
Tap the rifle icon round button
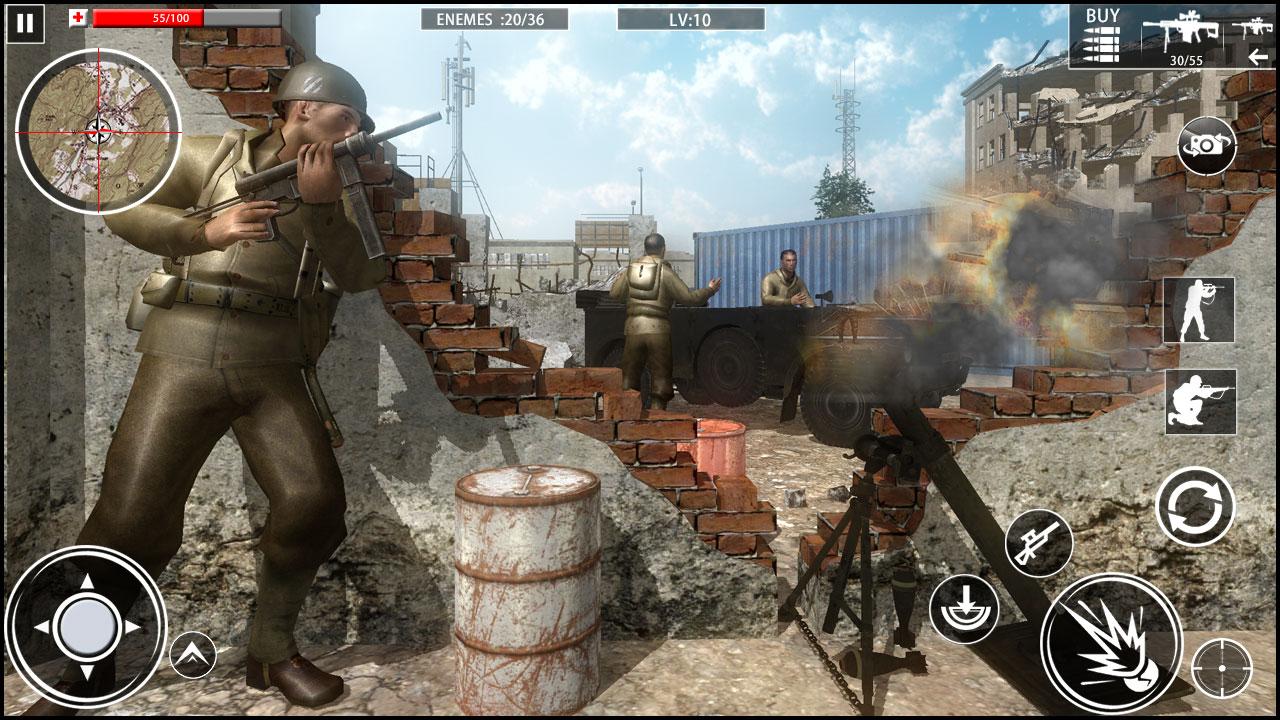coord(1038,543)
